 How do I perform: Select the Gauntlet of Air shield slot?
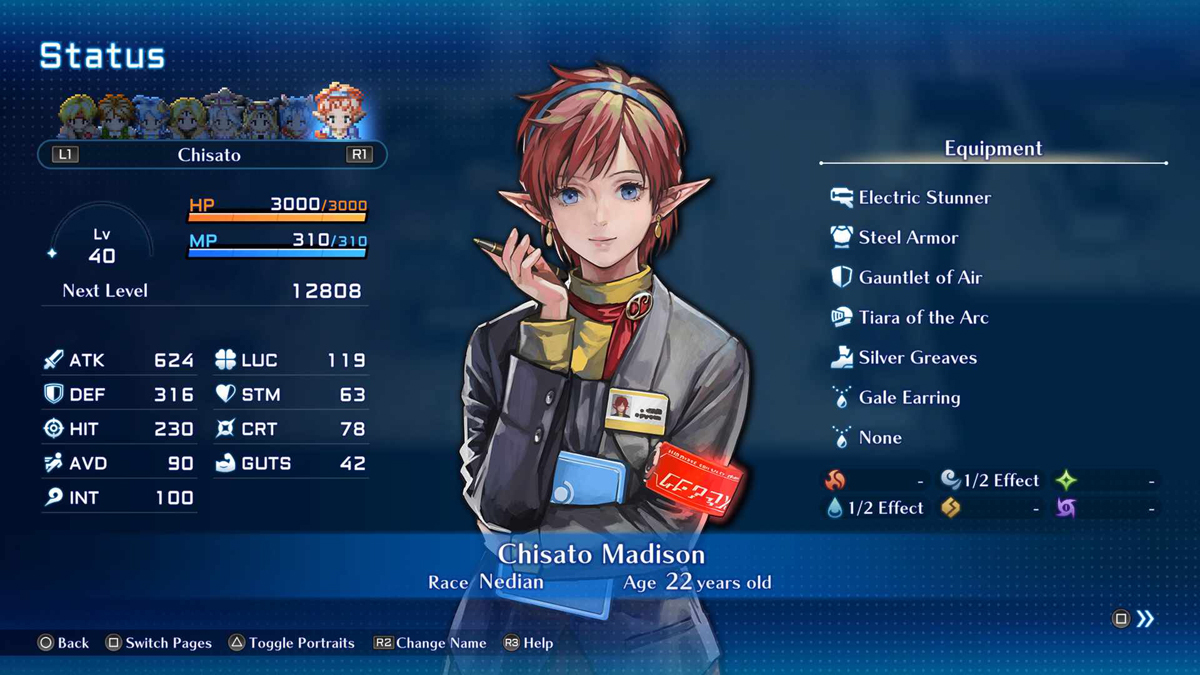click(x=919, y=278)
